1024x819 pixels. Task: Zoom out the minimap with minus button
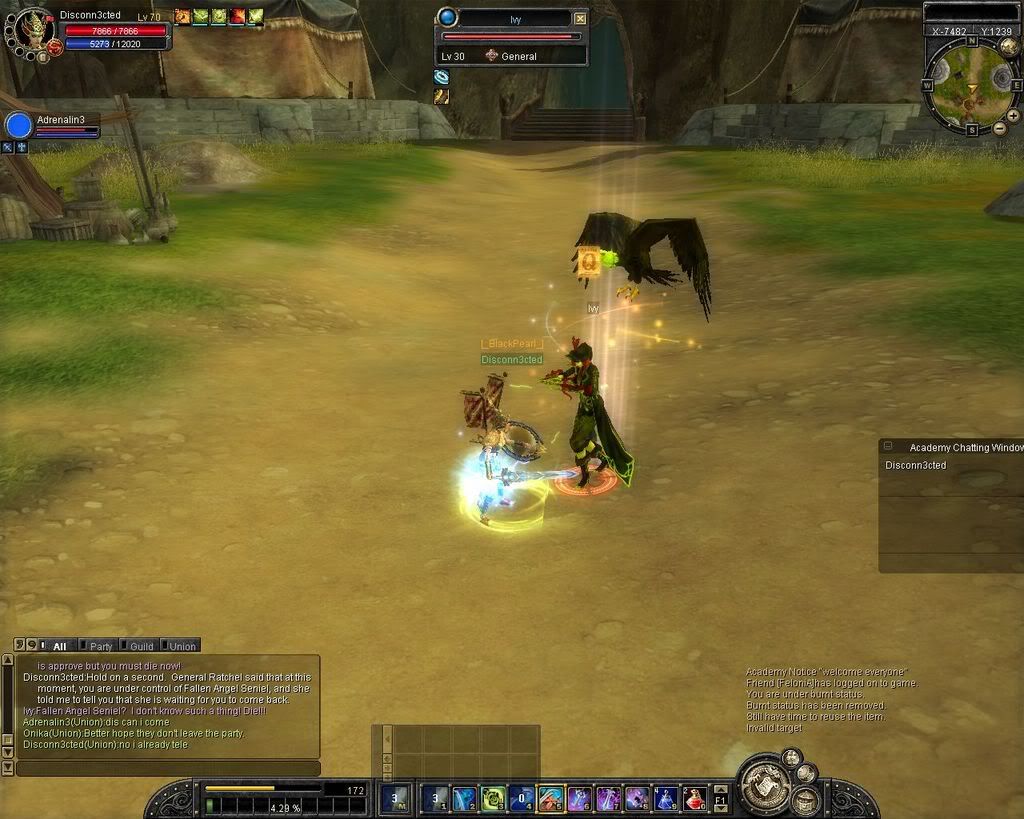point(999,129)
